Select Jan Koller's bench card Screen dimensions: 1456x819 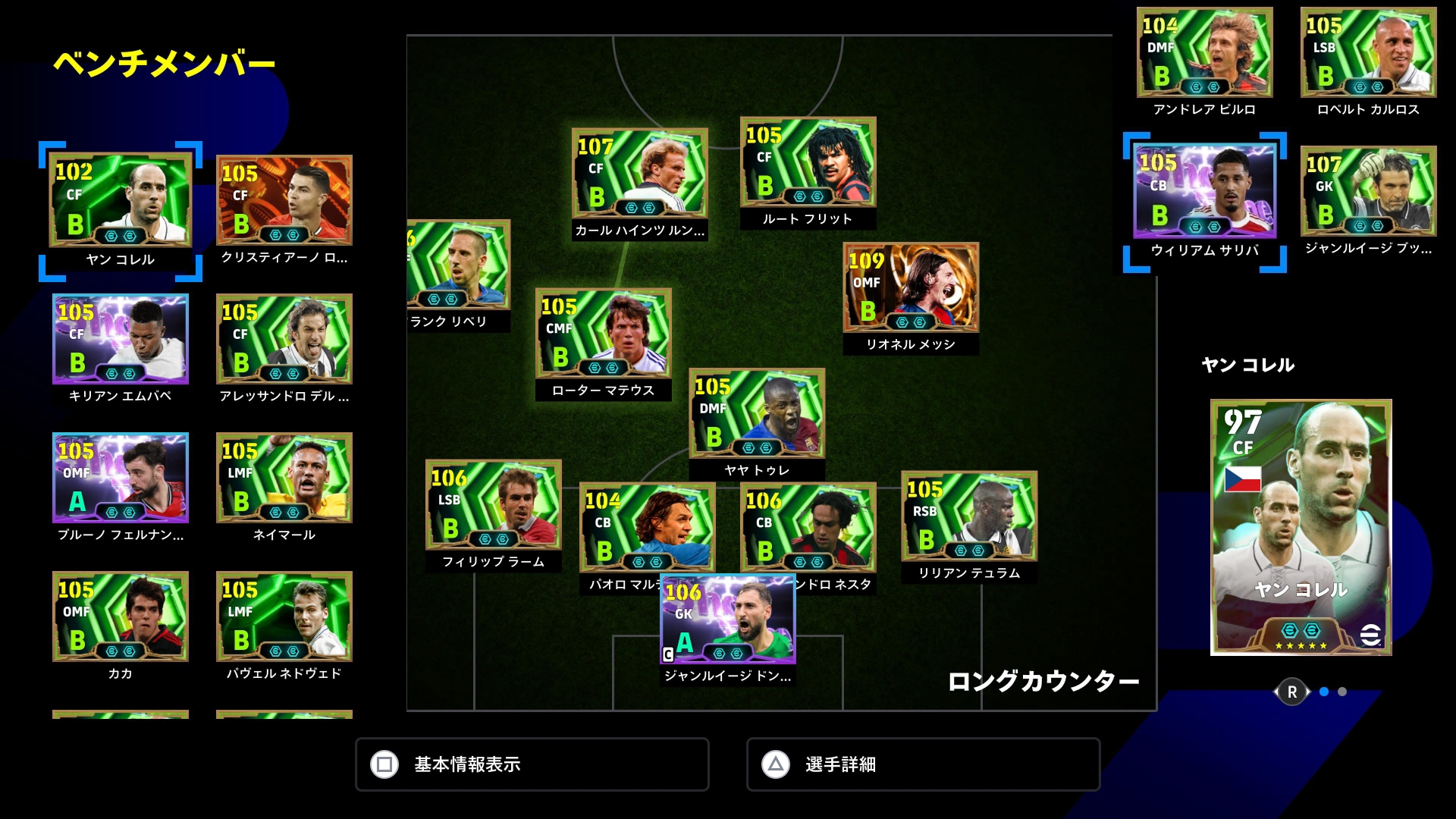click(x=121, y=200)
